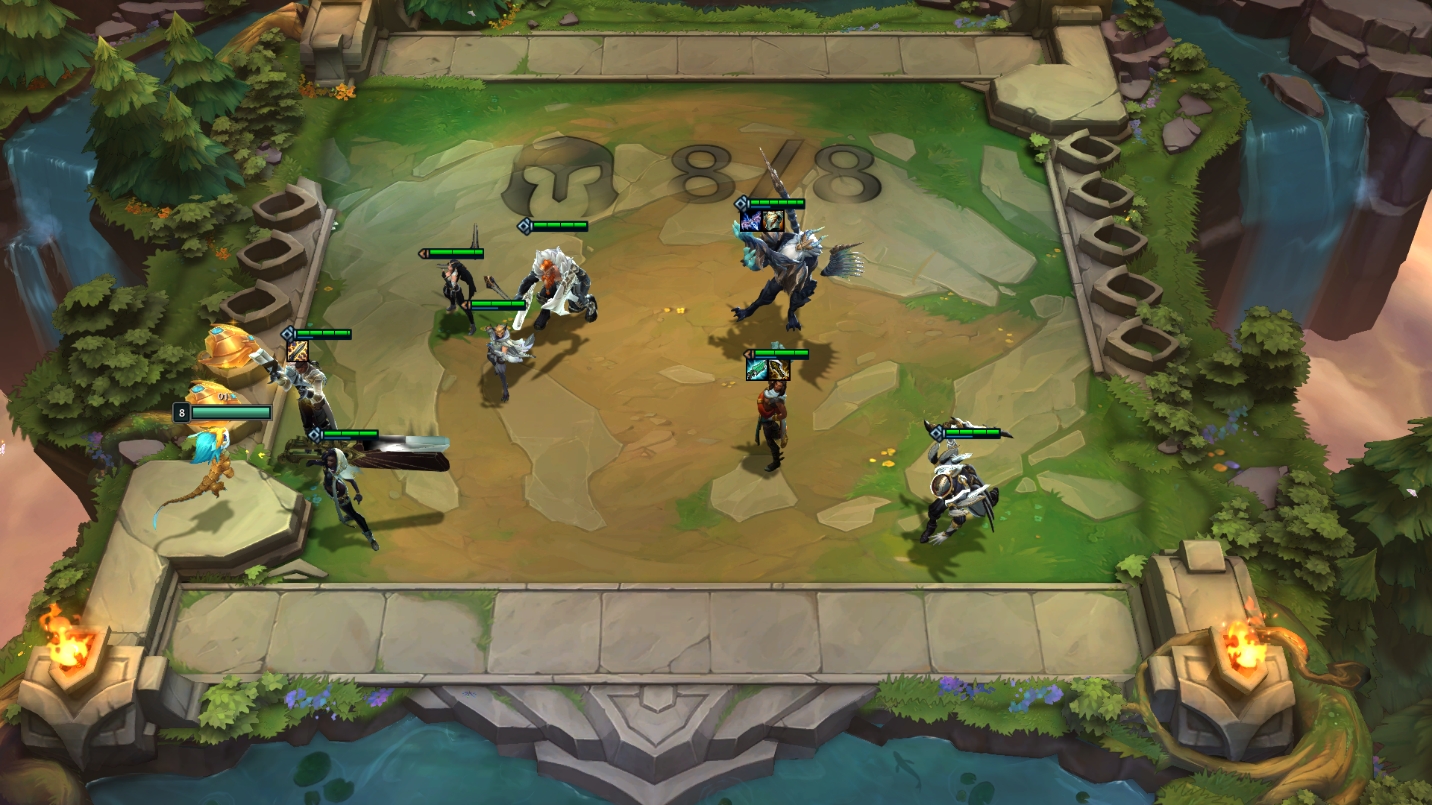Inspect the purple item icon on the bird unit
The width and height of the screenshot is (1432, 805).
(751, 221)
